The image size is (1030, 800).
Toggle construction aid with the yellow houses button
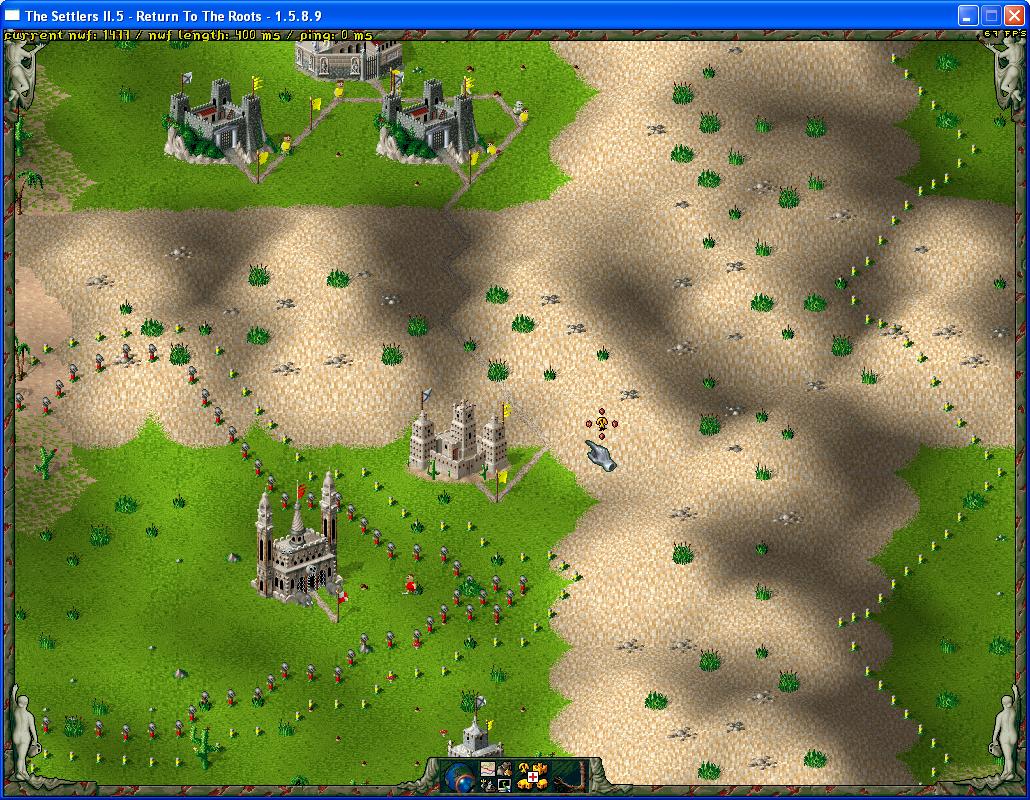(533, 776)
